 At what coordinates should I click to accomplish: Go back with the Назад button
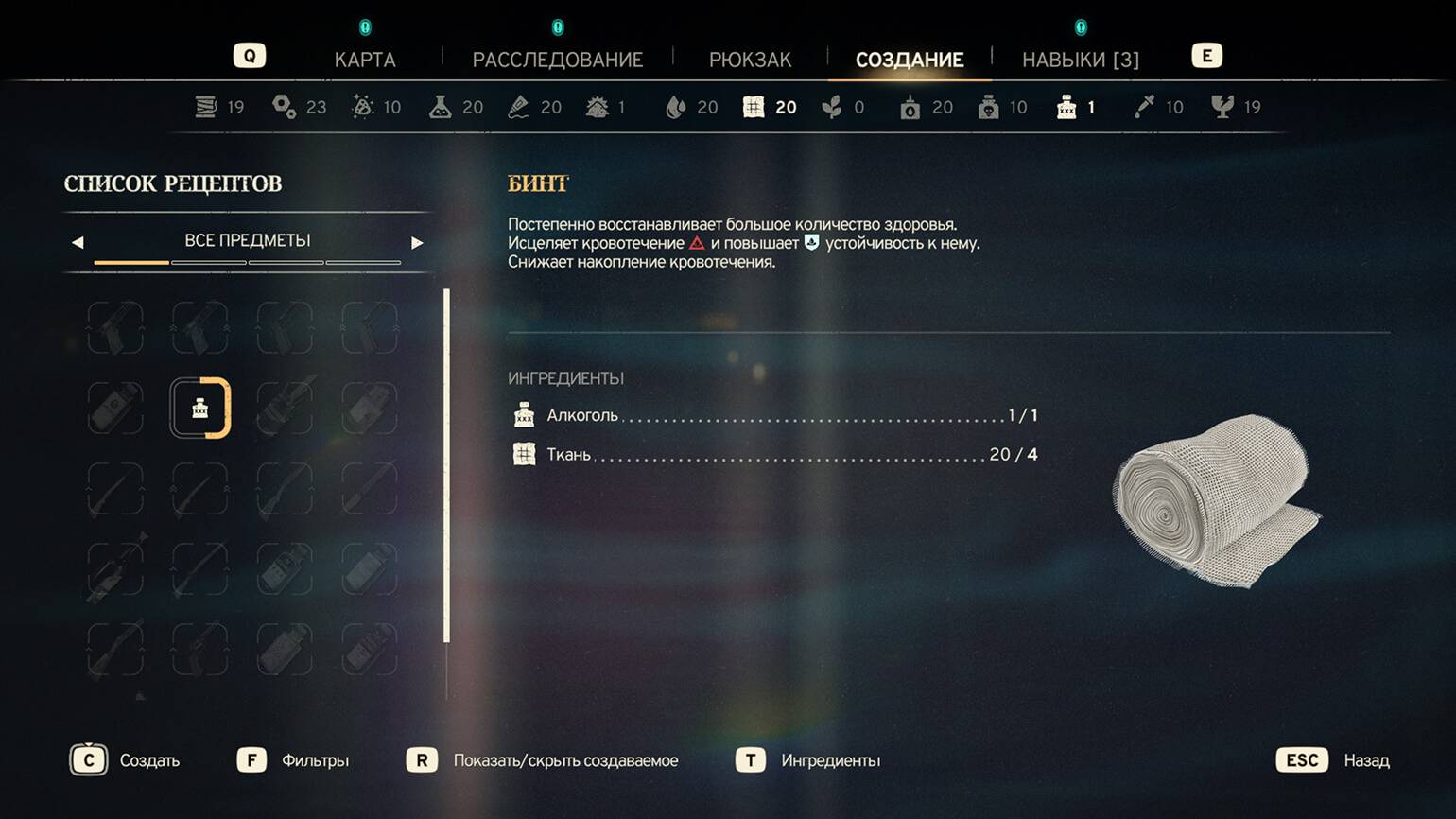[x=1333, y=760]
